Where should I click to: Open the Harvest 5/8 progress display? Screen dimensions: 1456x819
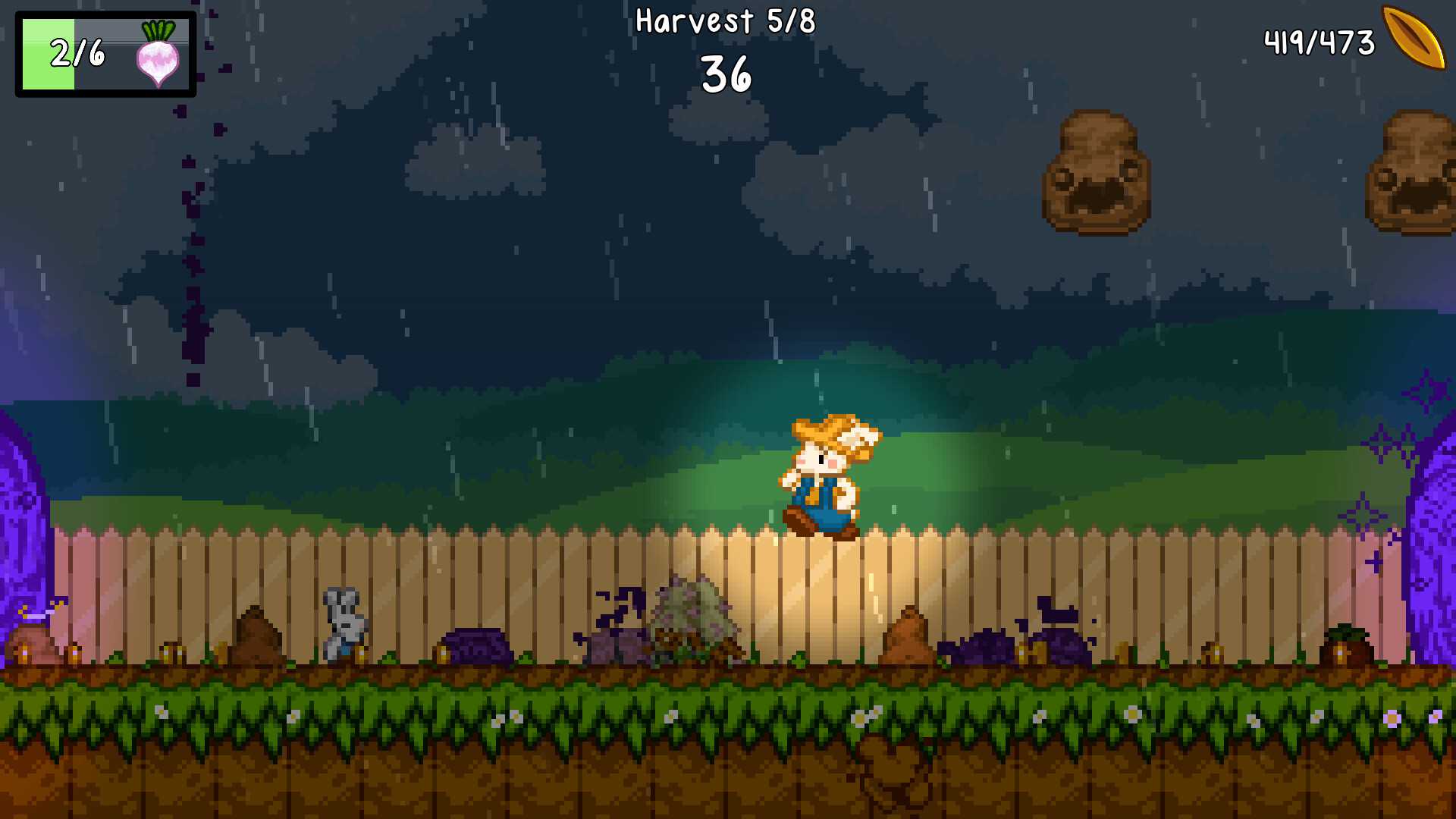tap(726, 23)
